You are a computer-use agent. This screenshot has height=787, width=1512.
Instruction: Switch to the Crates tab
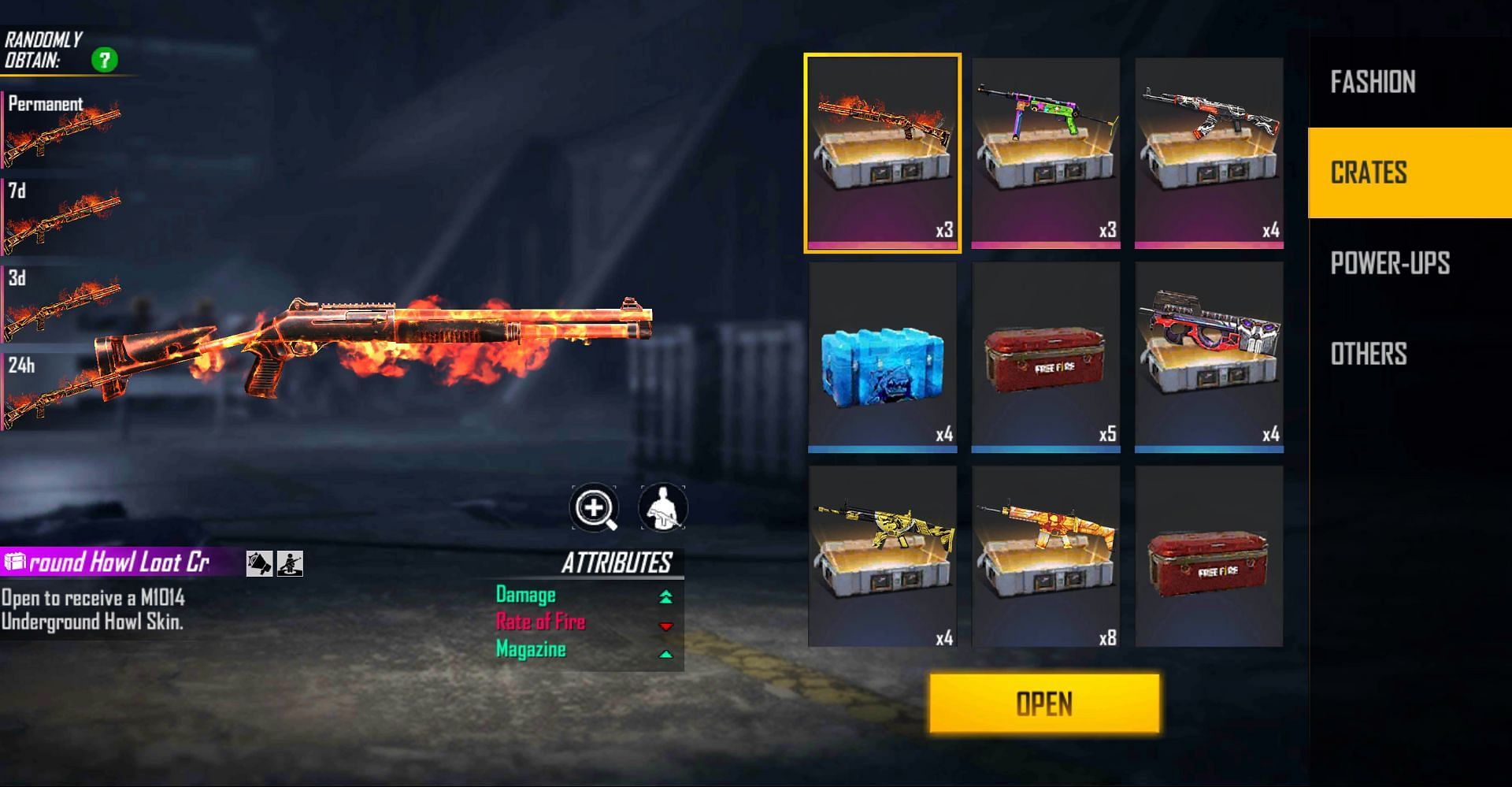tap(1369, 173)
